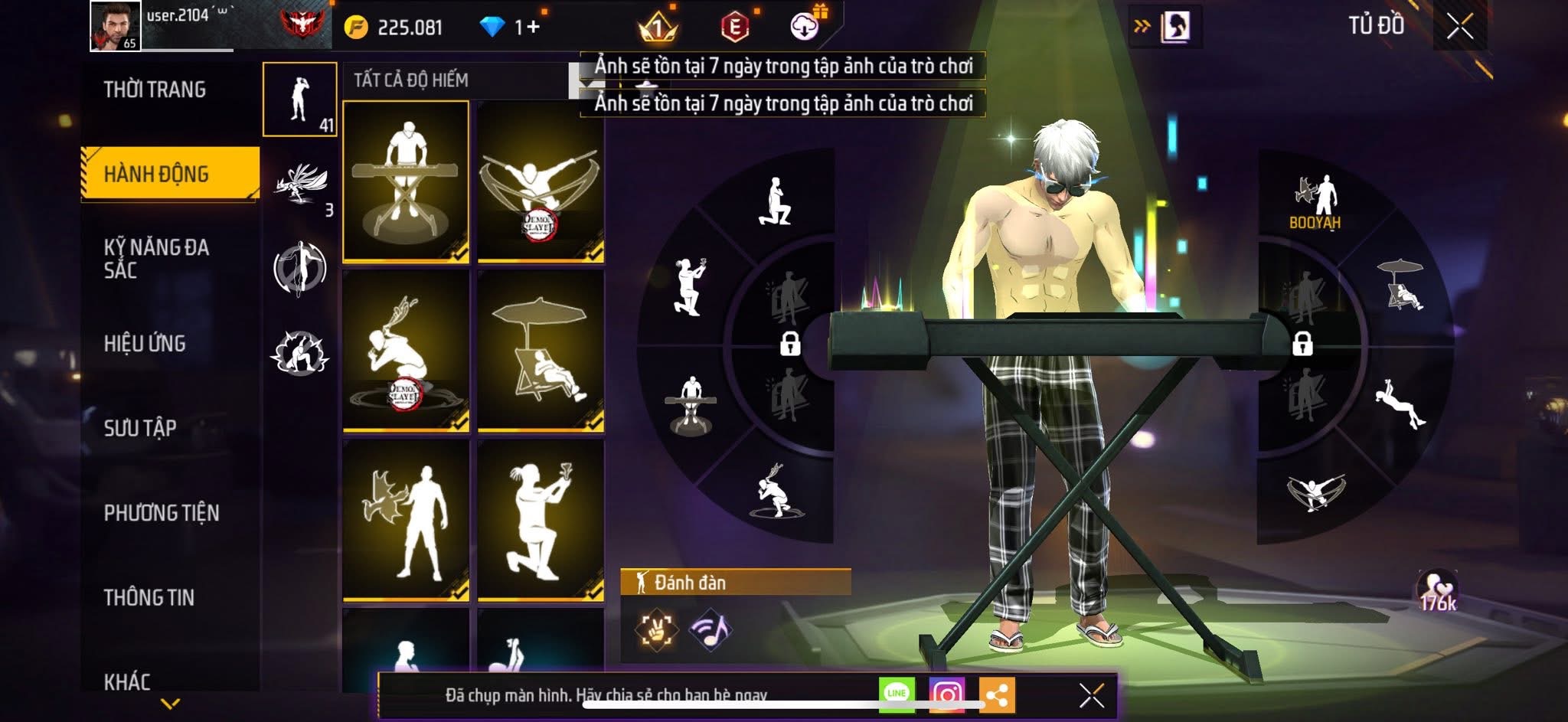Screen dimensions: 1568x722
Task: Open the Sưu Tập collection menu
Action: 140,427
